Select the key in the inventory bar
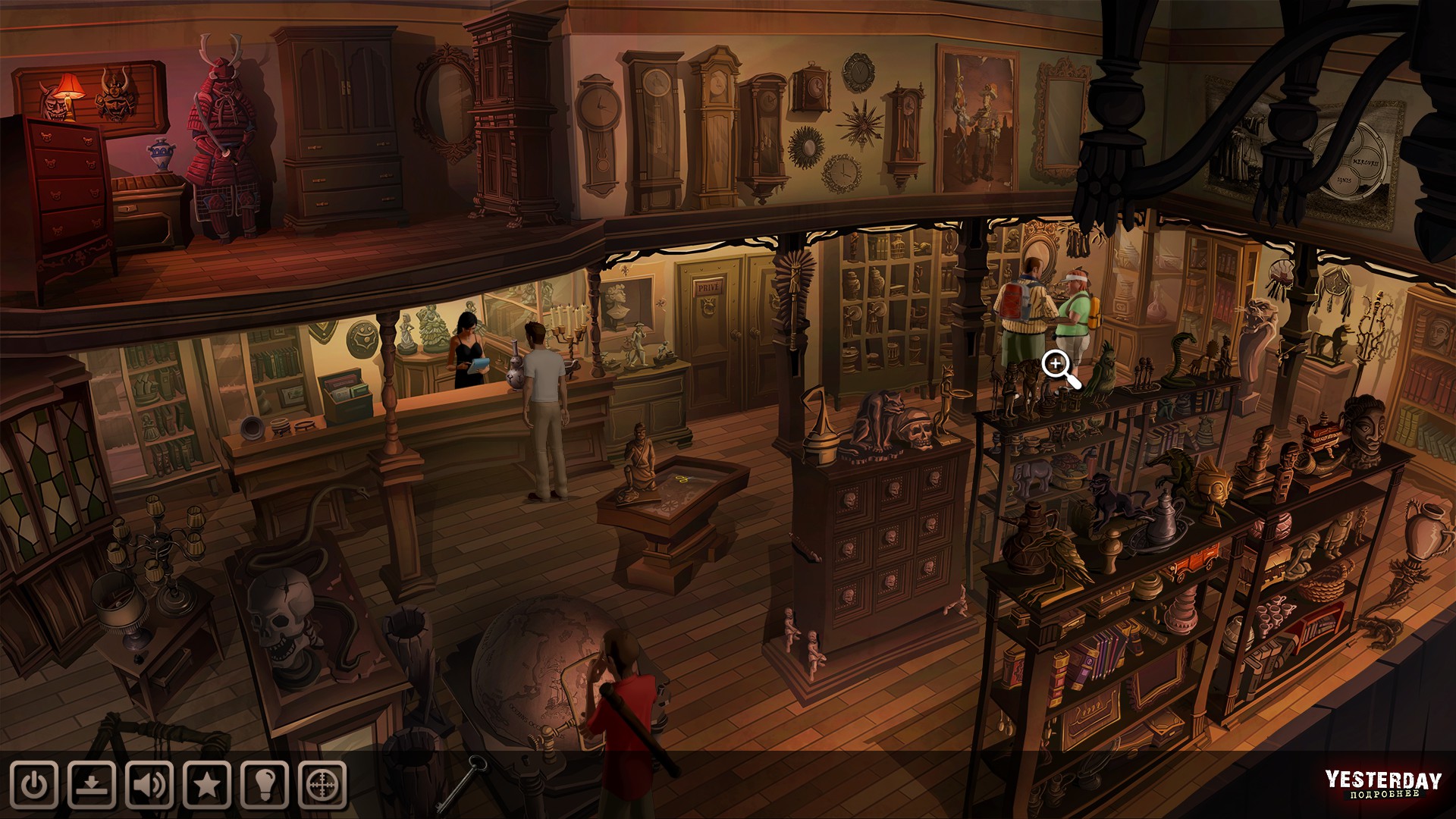Image resolution: width=1456 pixels, height=819 pixels. coord(466,782)
